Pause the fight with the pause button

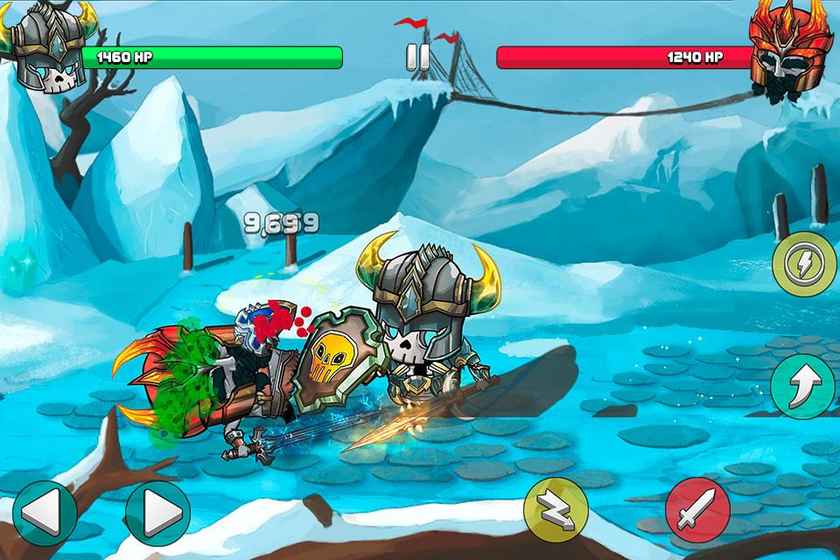(x=418, y=59)
